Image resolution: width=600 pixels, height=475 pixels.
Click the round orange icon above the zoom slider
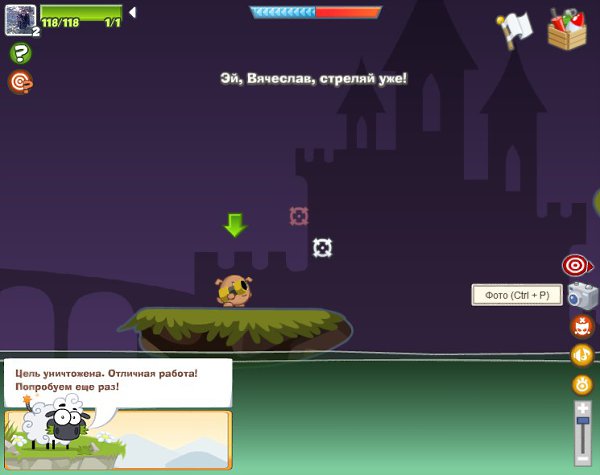click(x=581, y=384)
